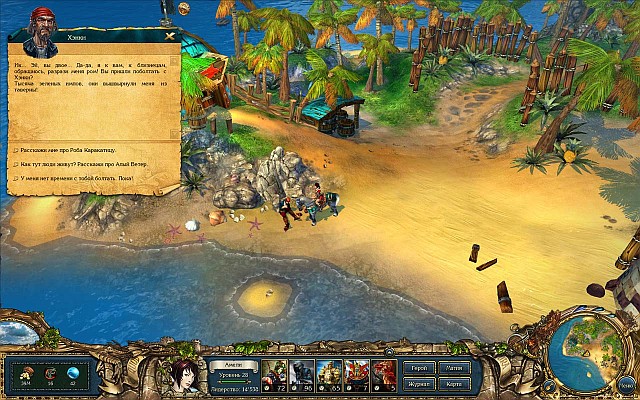Choose the reply asking about Алый Ветер
Viewport: 640px width, 400px height.
click(80, 164)
